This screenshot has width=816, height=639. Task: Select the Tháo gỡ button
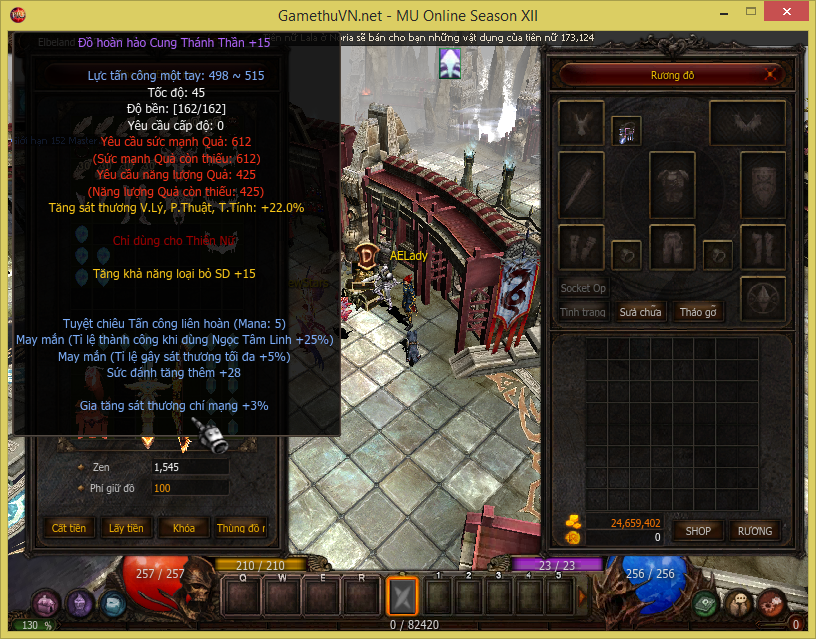pos(698,312)
